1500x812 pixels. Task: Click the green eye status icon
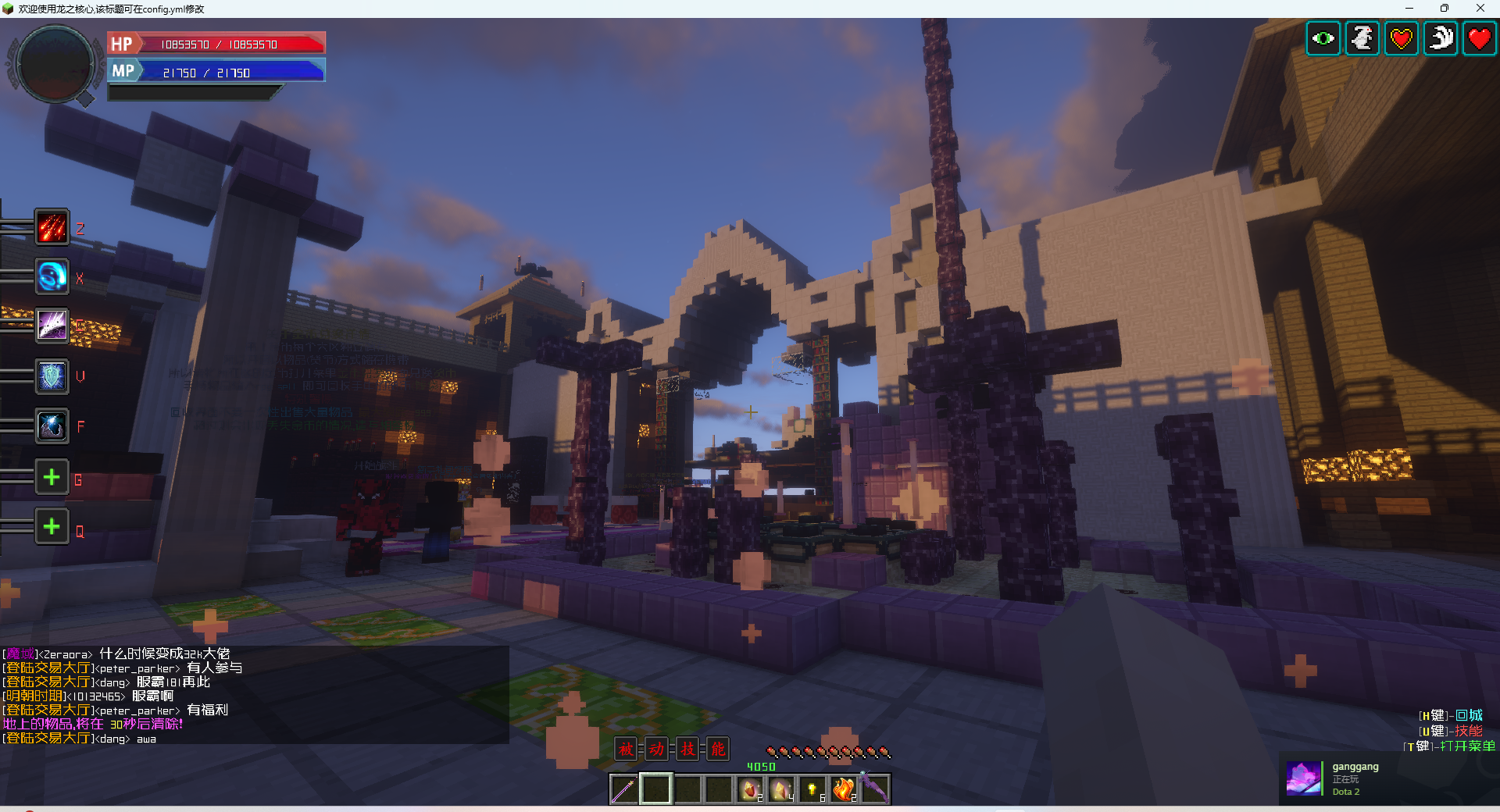tap(1323, 38)
